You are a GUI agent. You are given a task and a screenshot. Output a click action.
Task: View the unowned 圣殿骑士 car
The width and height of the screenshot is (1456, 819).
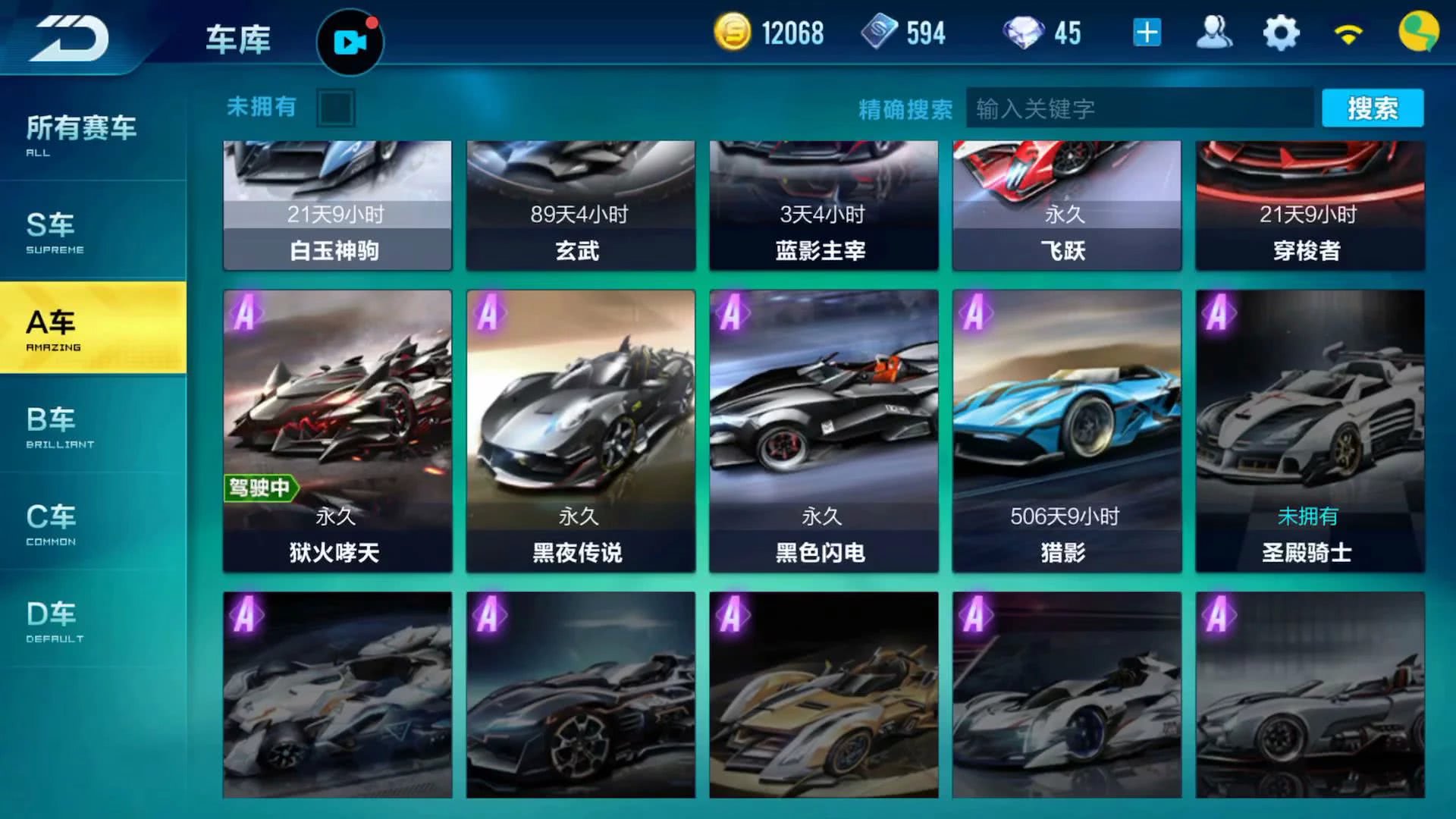[x=1310, y=430]
